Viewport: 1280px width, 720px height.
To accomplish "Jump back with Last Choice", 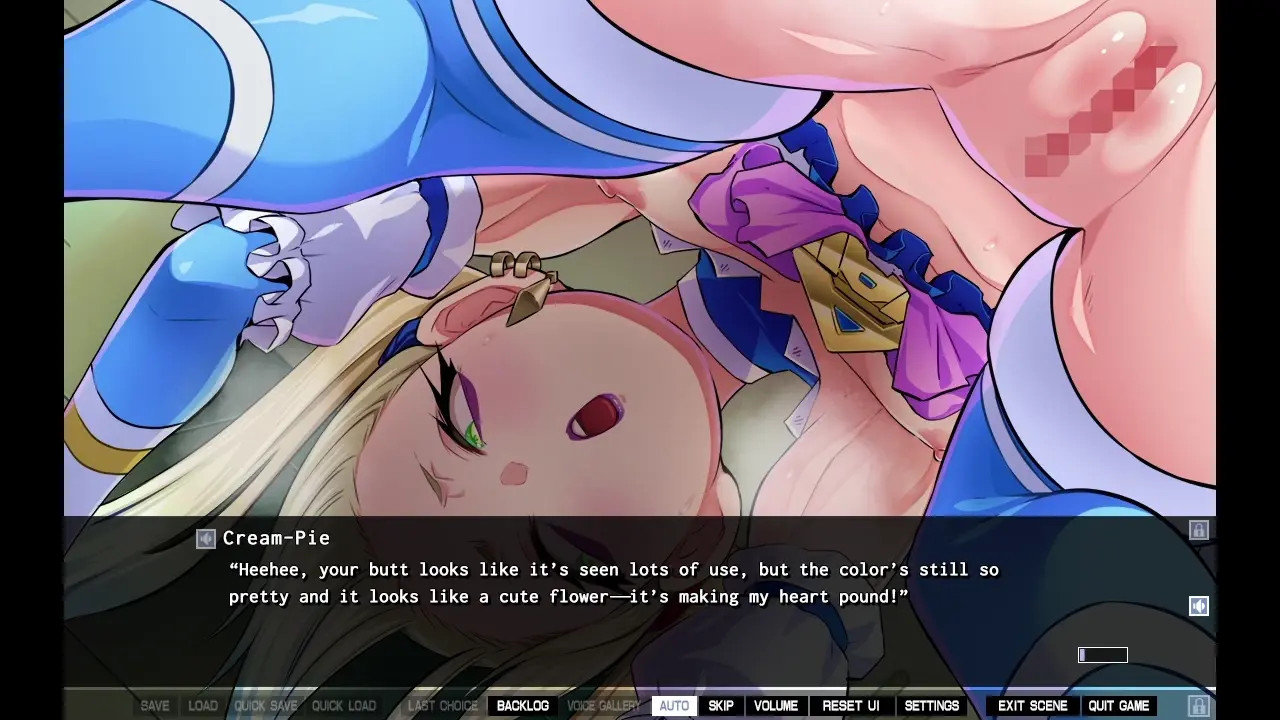I will click(x=443, y=706).
